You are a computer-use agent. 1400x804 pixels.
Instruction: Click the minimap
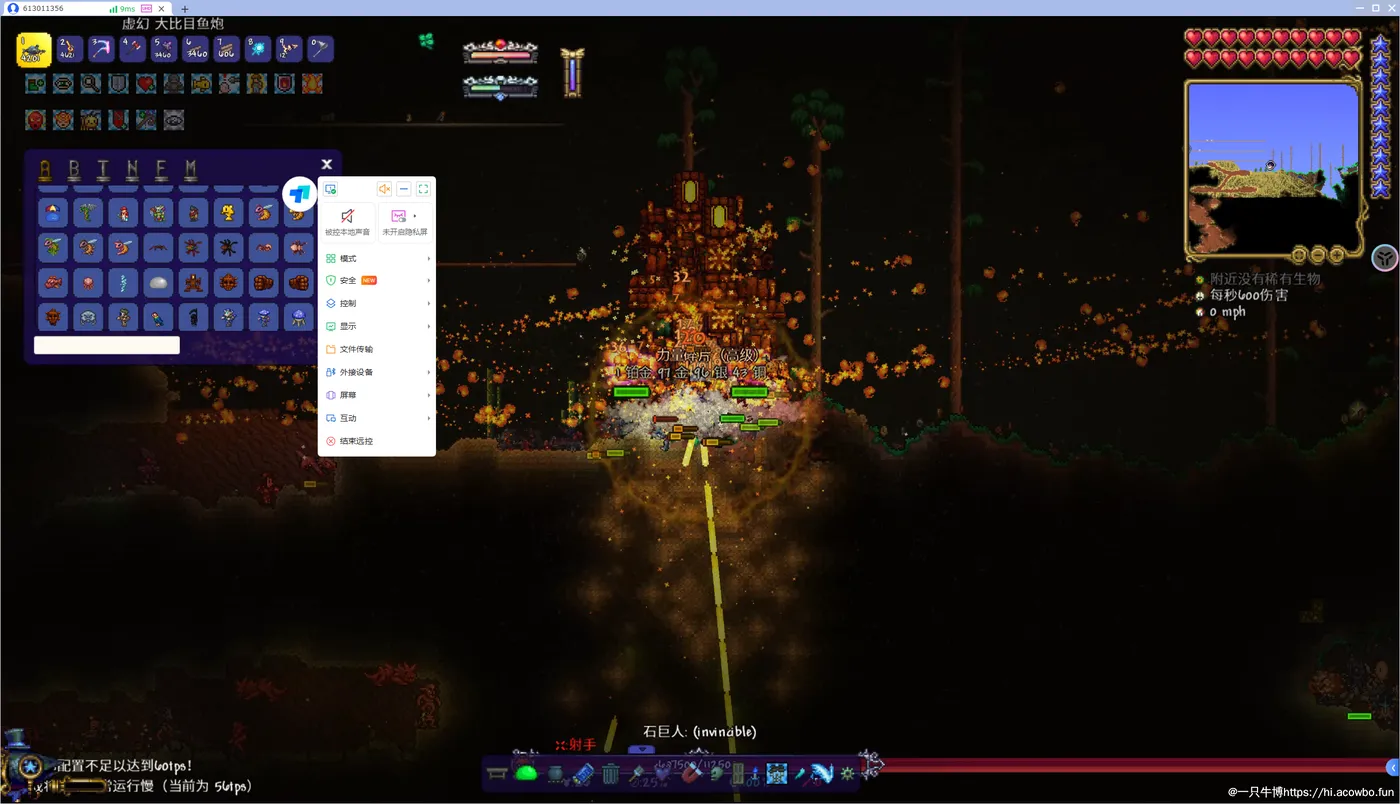click(1272, 165)
